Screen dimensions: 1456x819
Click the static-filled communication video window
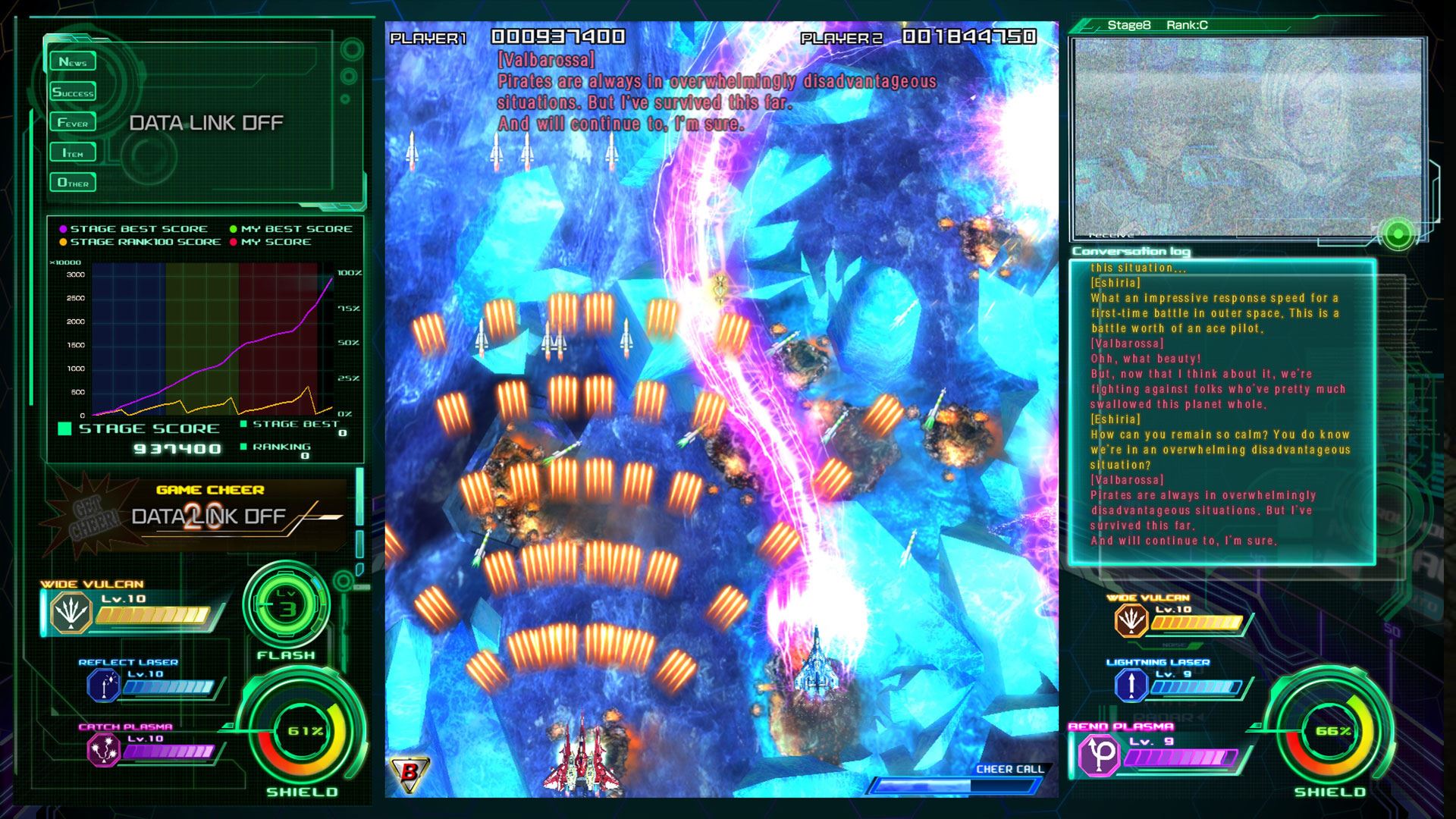coord(1247,136)
